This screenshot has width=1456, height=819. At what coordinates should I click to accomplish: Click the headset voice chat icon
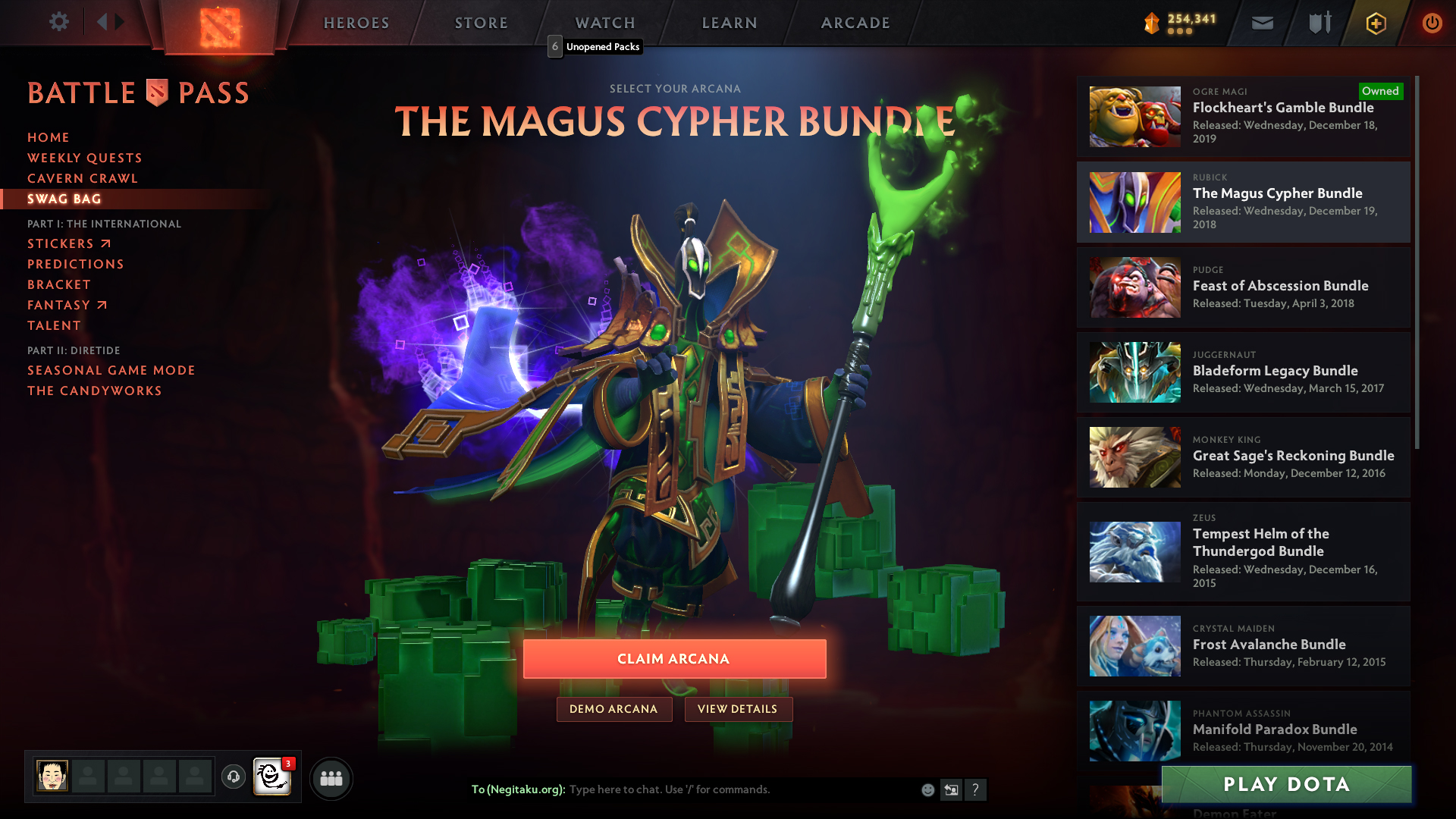pos(233,778)
